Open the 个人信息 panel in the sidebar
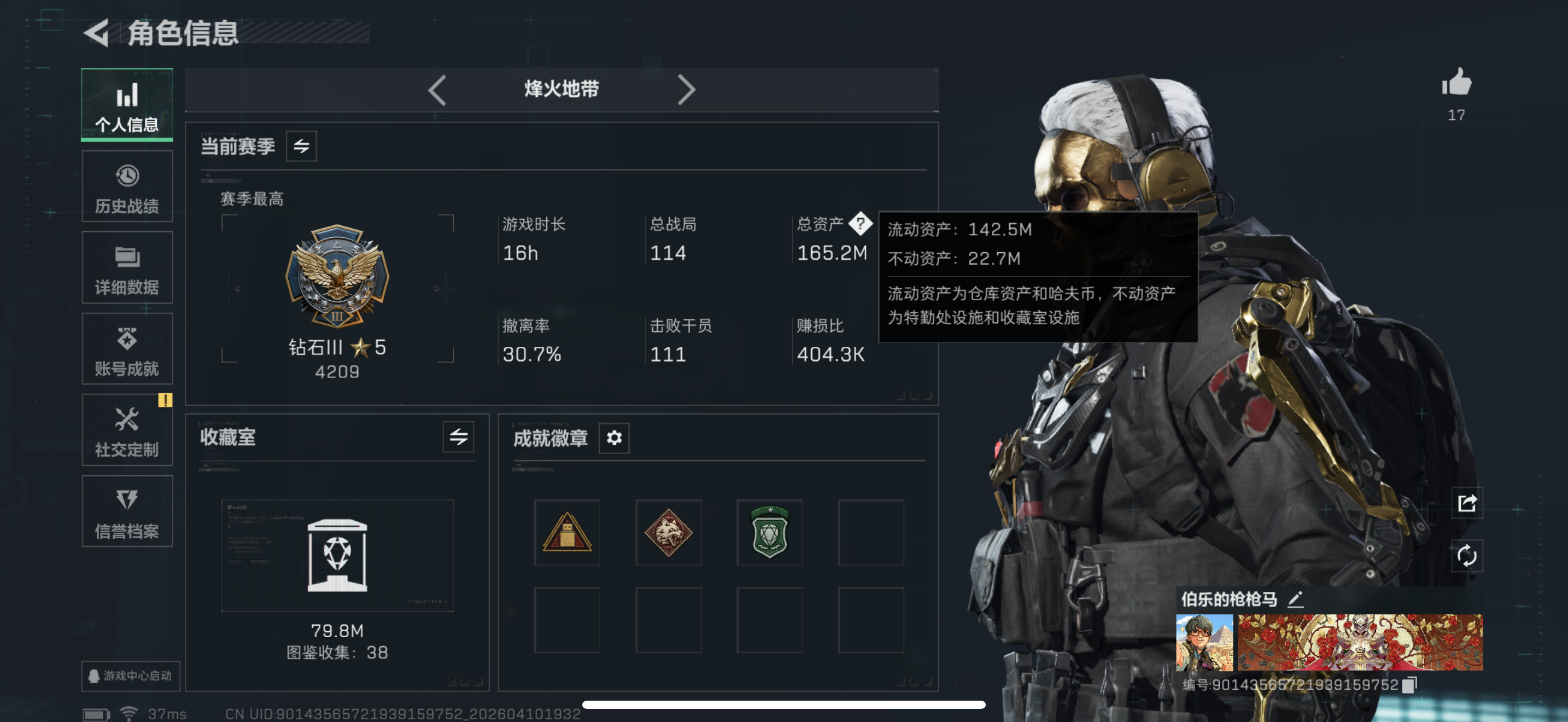Screen dimensions: 1568x722 (x=127, y=104)
